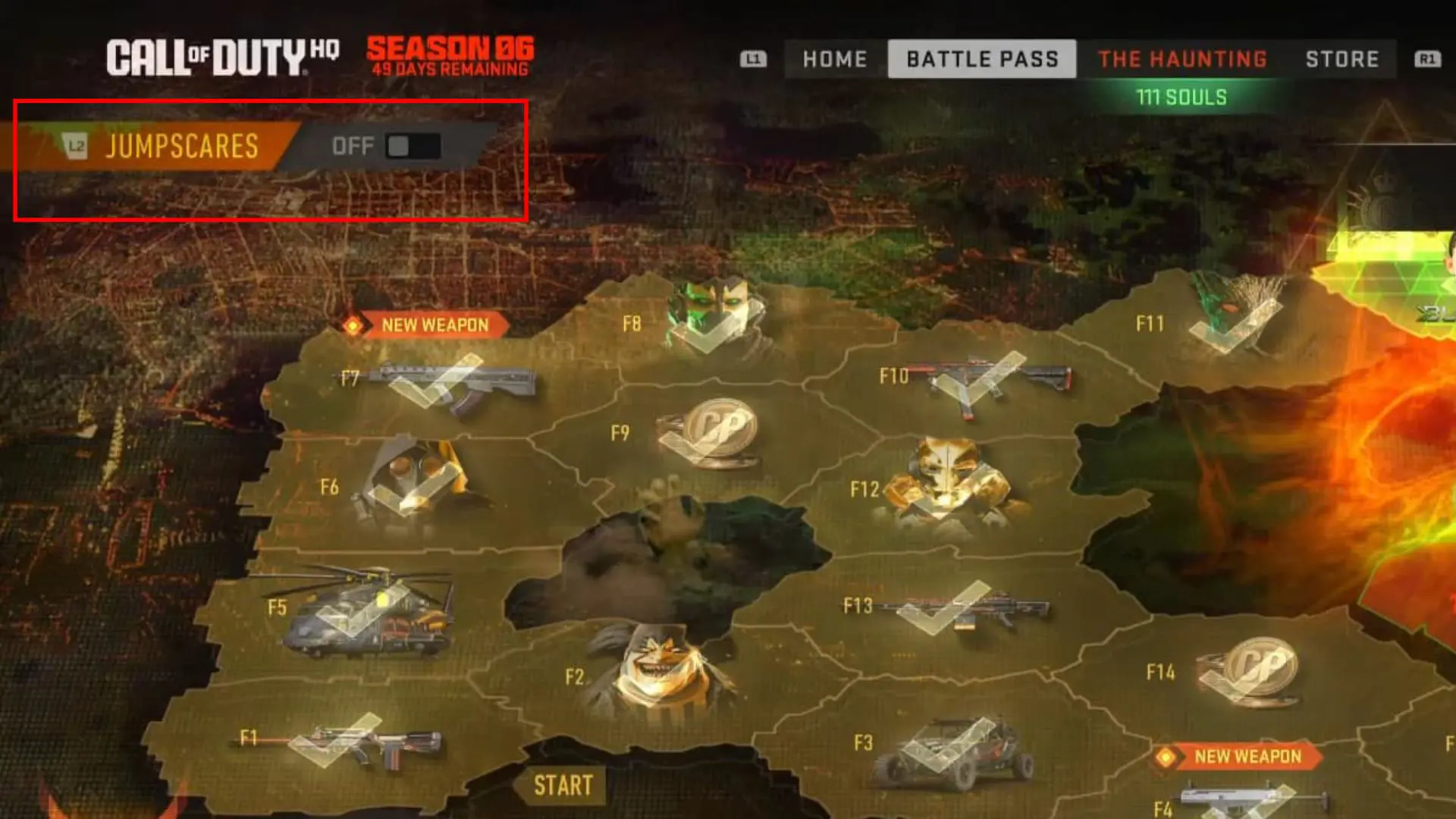Go to the Store tab
Viewport: 1456px width, 819px height.
[1343, 59]
